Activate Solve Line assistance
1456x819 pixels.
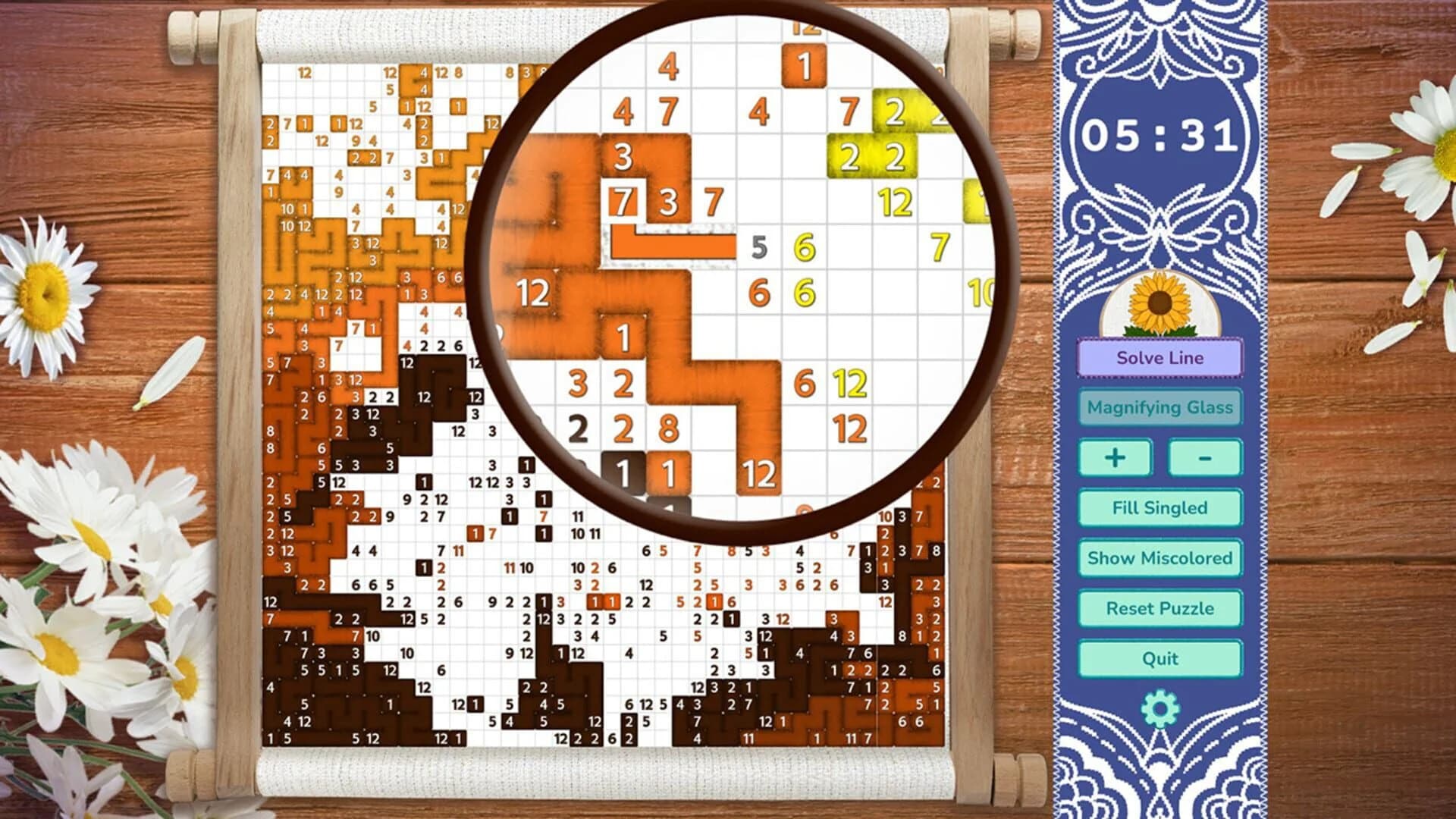[x=1159, y=358]
